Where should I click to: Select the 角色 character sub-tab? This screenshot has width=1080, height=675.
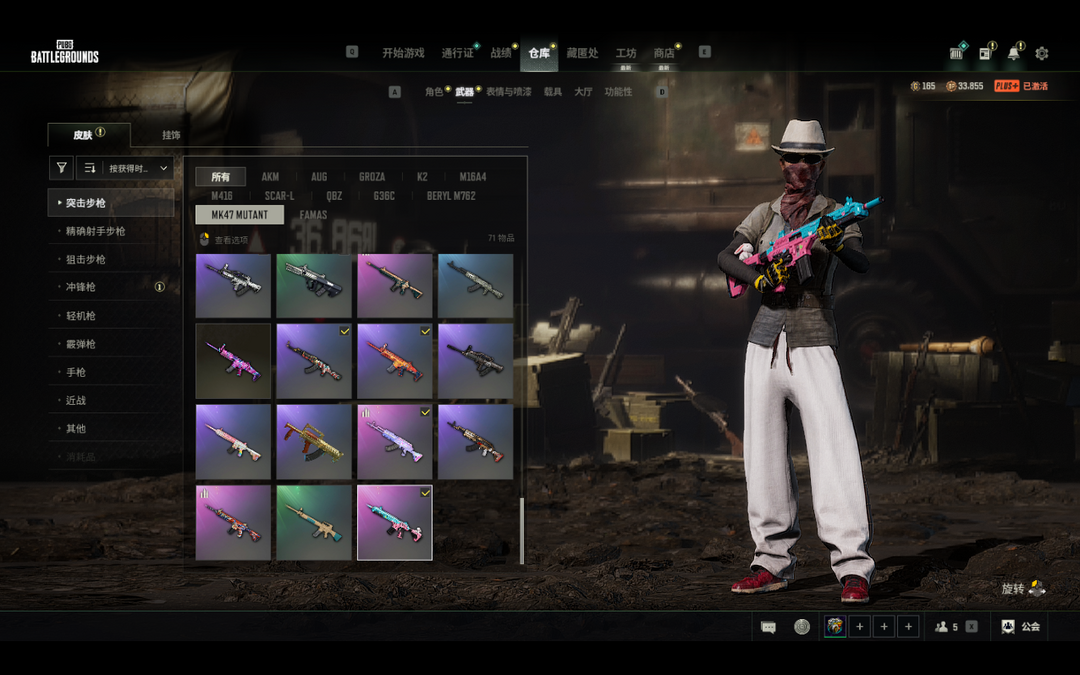[x=434, y=92]
